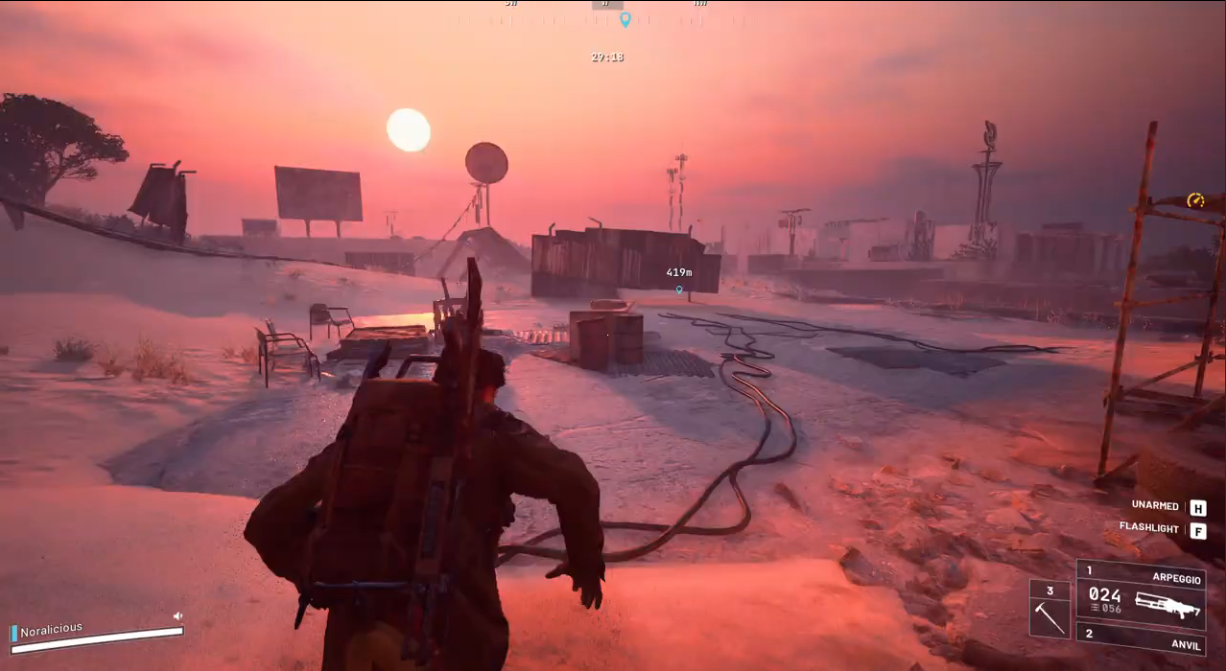The width and height of the screenshot is (1226, 671).
Task: Click the blue waypoint marker on the compass
Action: tap(625, 20)
